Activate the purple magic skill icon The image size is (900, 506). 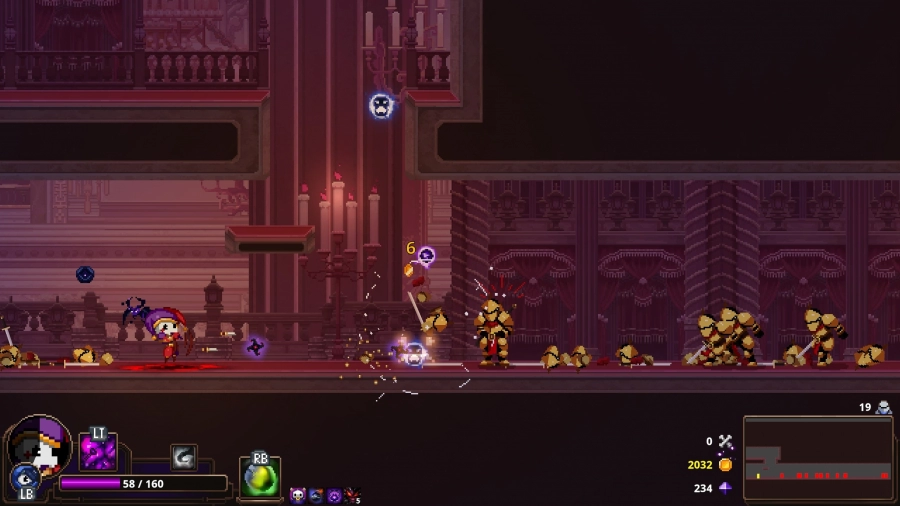pos(98,453)
